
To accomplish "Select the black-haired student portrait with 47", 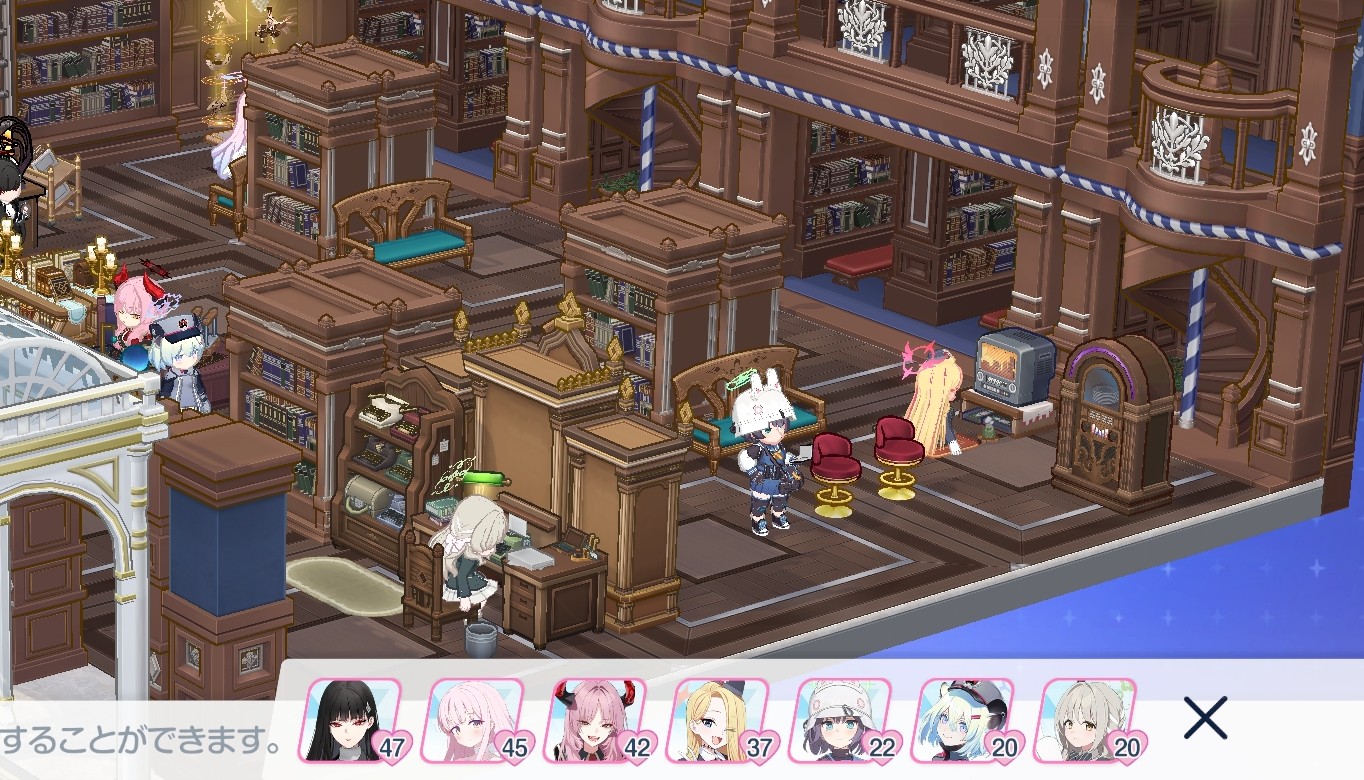I will (x=350, y=720).
